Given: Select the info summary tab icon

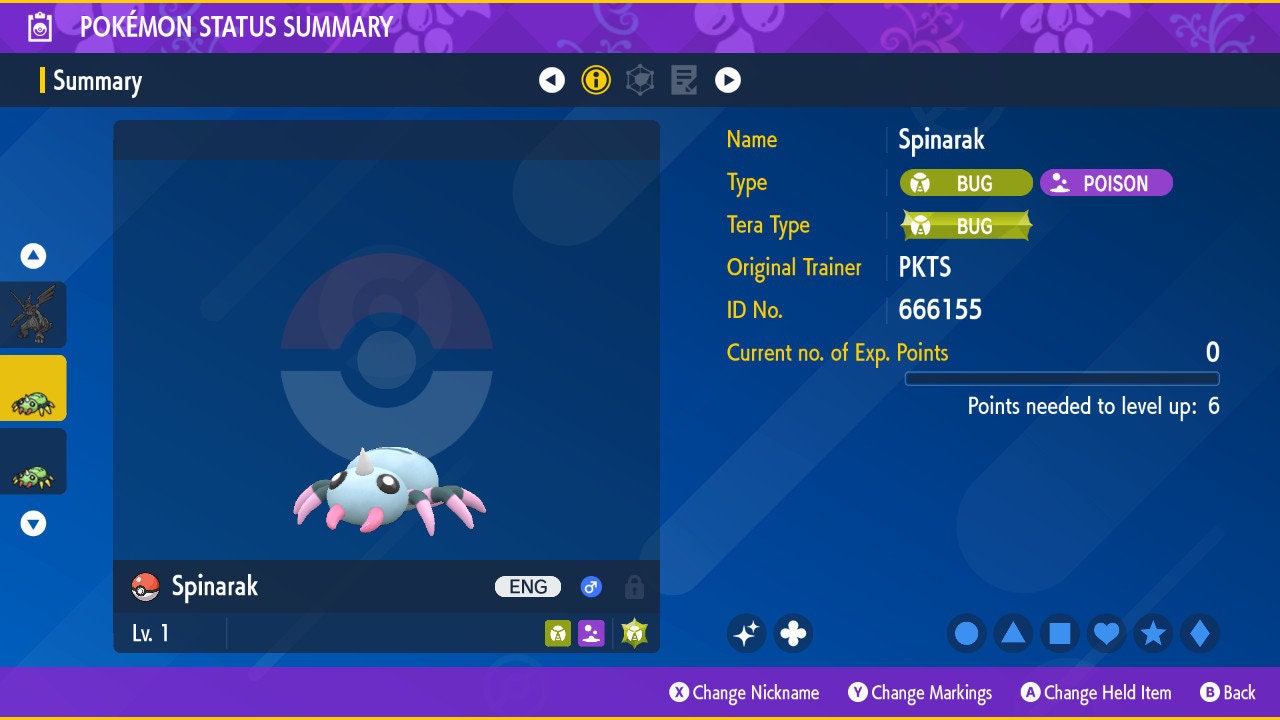Looking at the screenshot, I should coord(596,80).
